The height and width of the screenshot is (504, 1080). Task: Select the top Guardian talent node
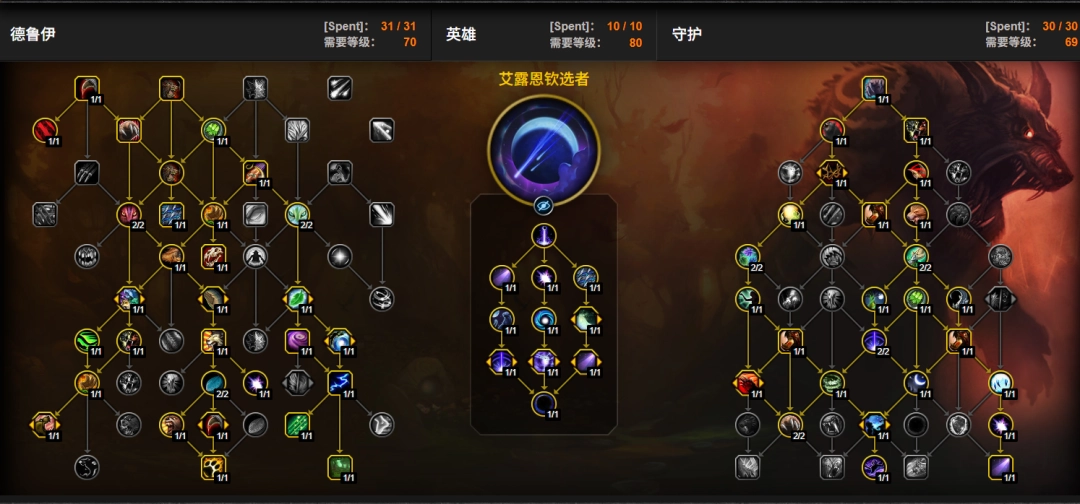click(875, 88)
